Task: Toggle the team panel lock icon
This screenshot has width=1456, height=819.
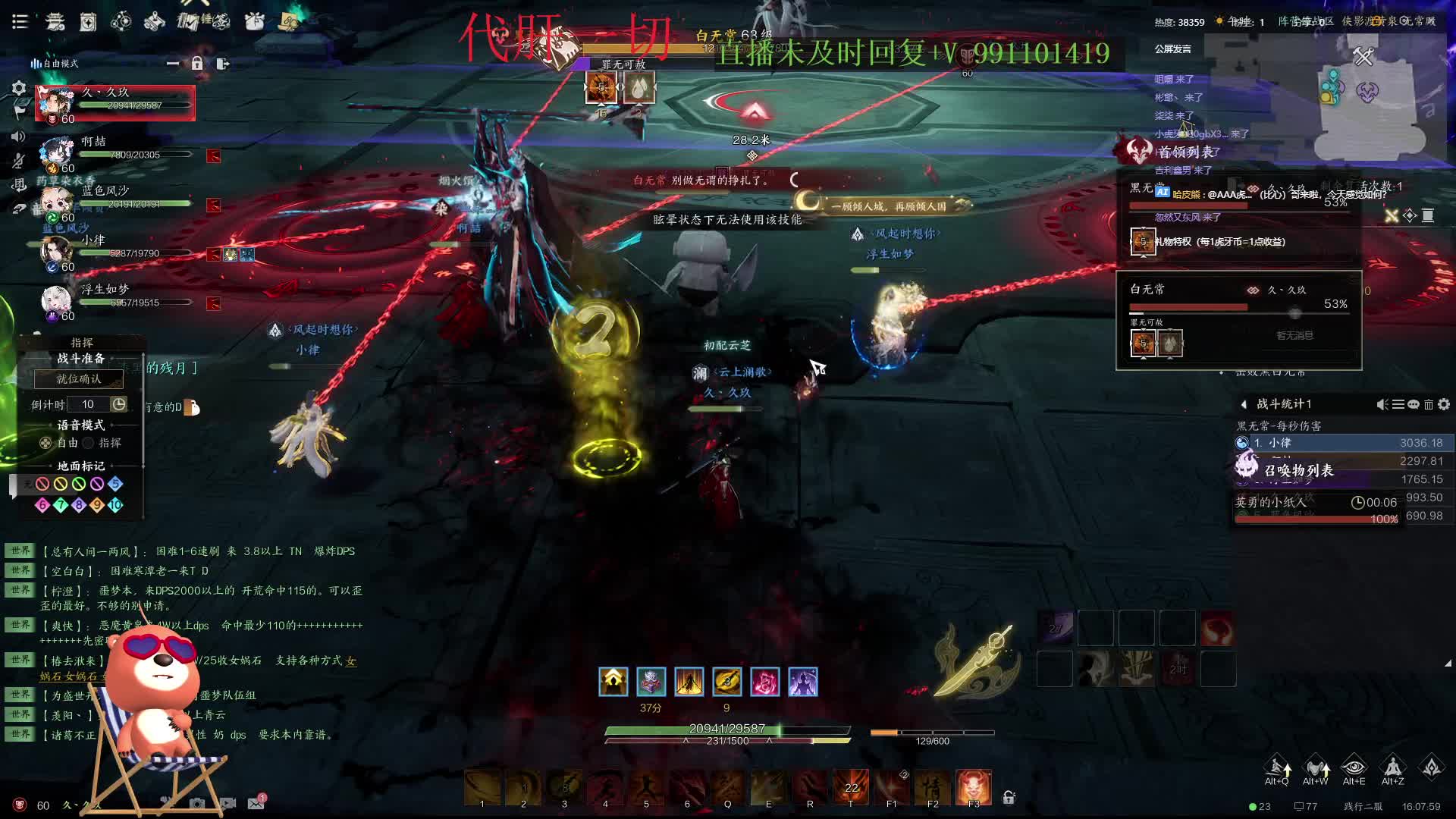Action: (x=197, y=64)
